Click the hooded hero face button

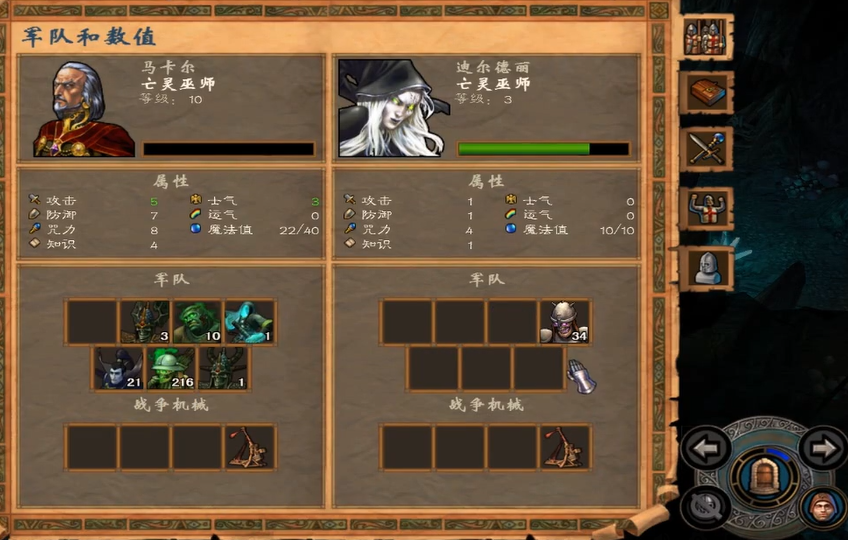point(822,506)
